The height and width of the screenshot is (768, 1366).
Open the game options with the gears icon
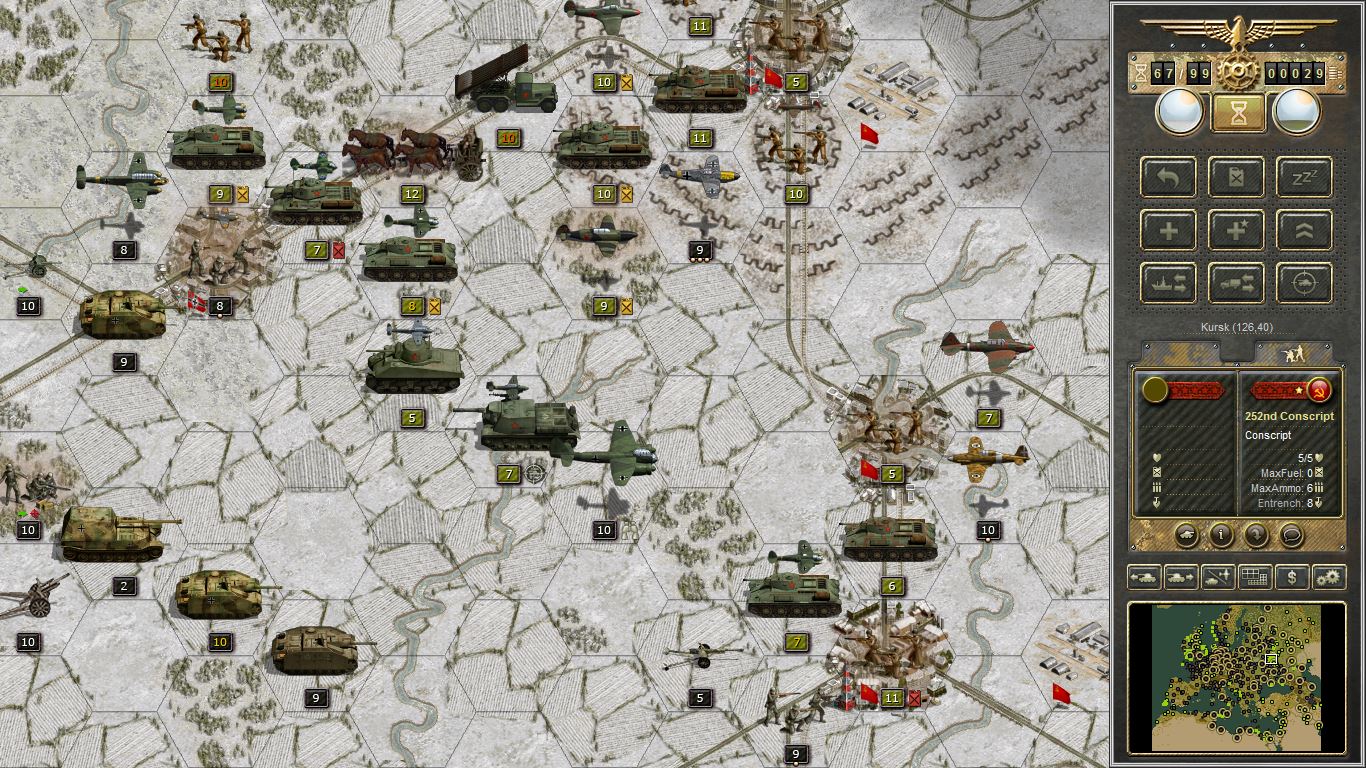coord(1328,577)
